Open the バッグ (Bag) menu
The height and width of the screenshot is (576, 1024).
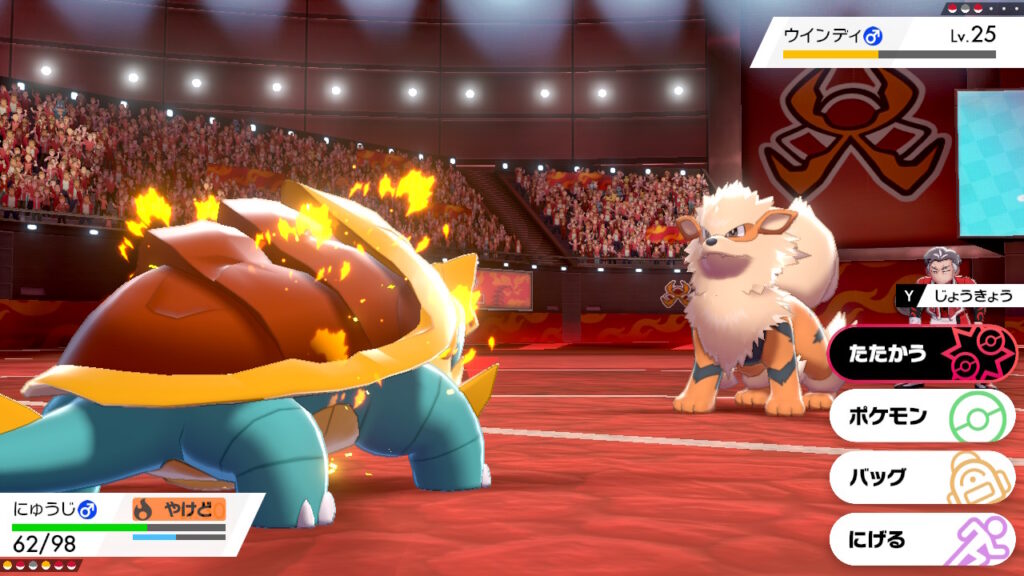(920, 477)
